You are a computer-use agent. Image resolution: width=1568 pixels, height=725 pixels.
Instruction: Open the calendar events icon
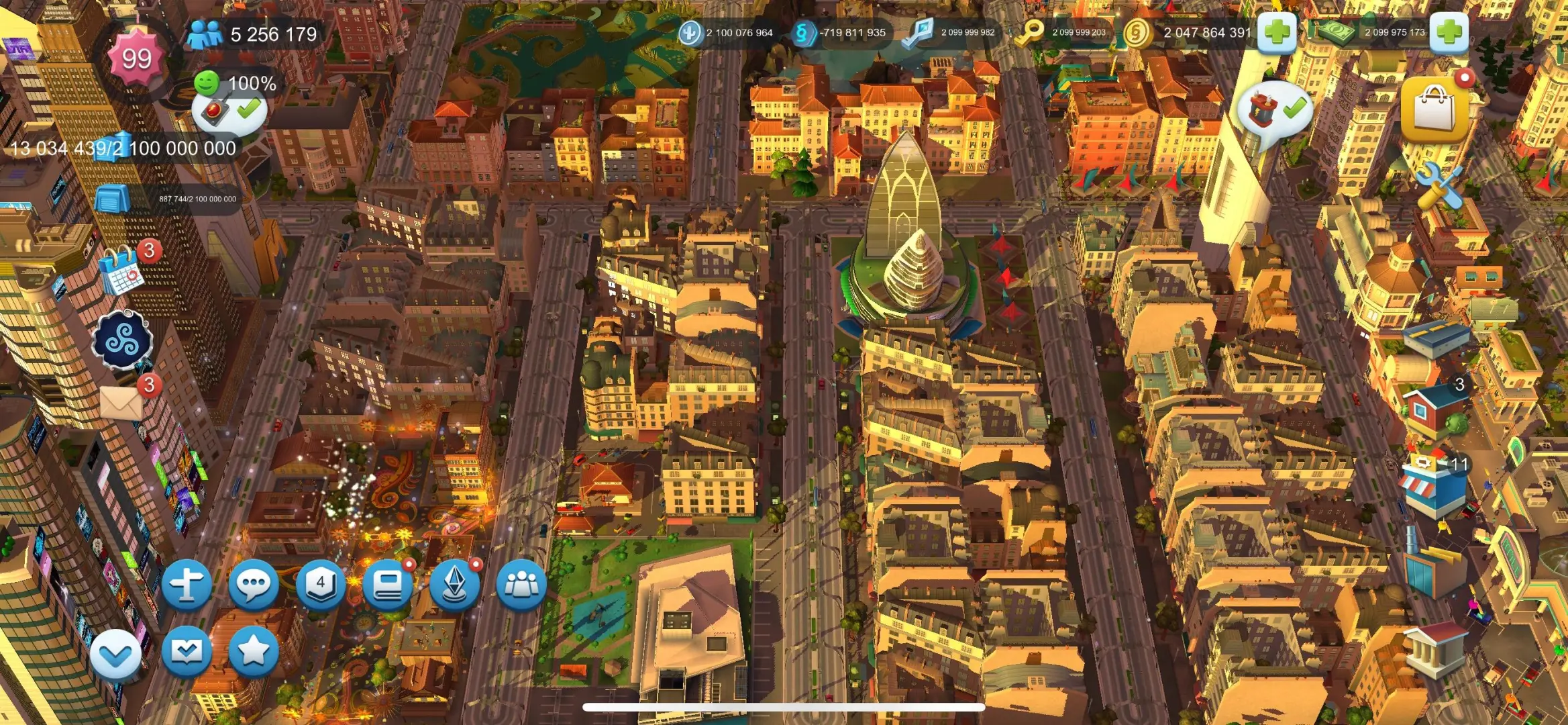(x=121, y=271)
